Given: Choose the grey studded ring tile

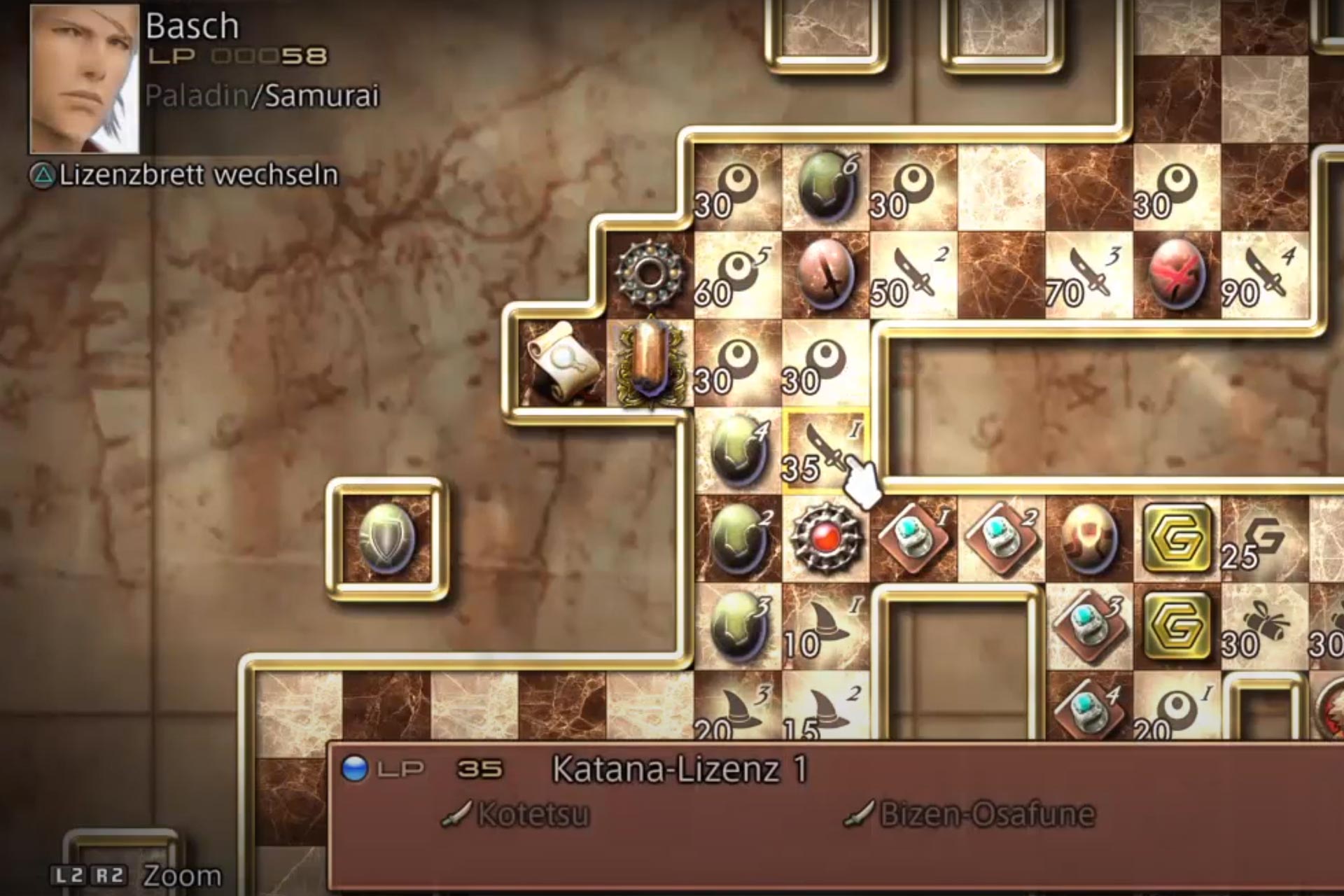Looking at the screenshot, I should point(651,274).
